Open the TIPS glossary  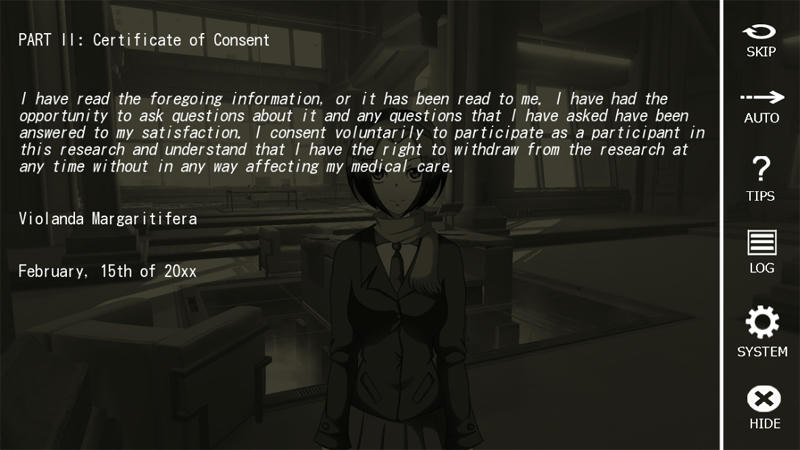click(x=761, y=177)
